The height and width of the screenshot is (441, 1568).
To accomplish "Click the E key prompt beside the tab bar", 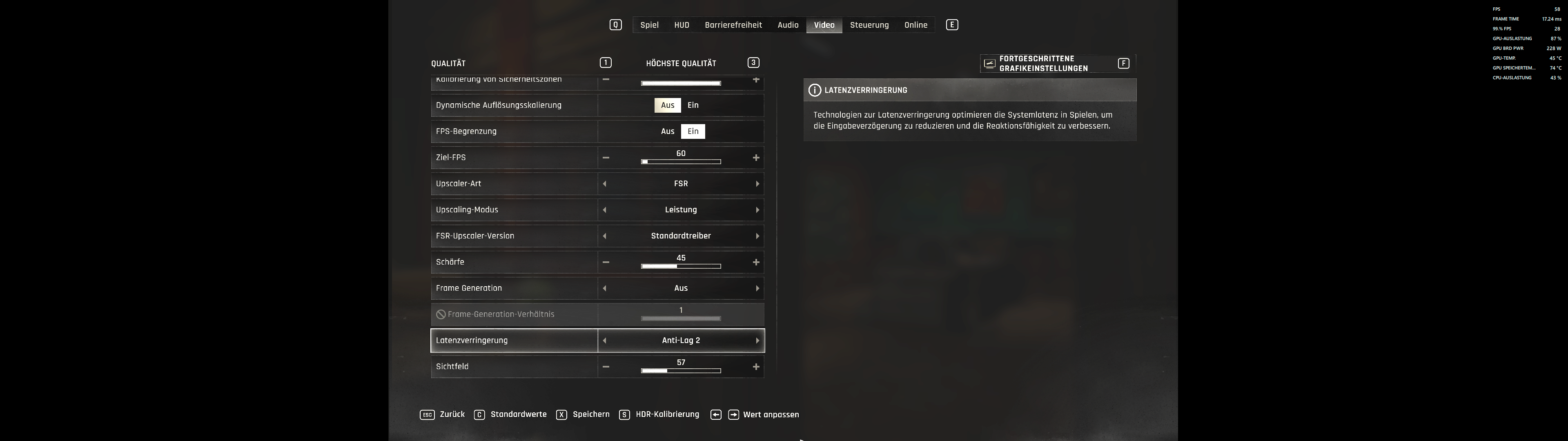I will click(x=951, y=24).
